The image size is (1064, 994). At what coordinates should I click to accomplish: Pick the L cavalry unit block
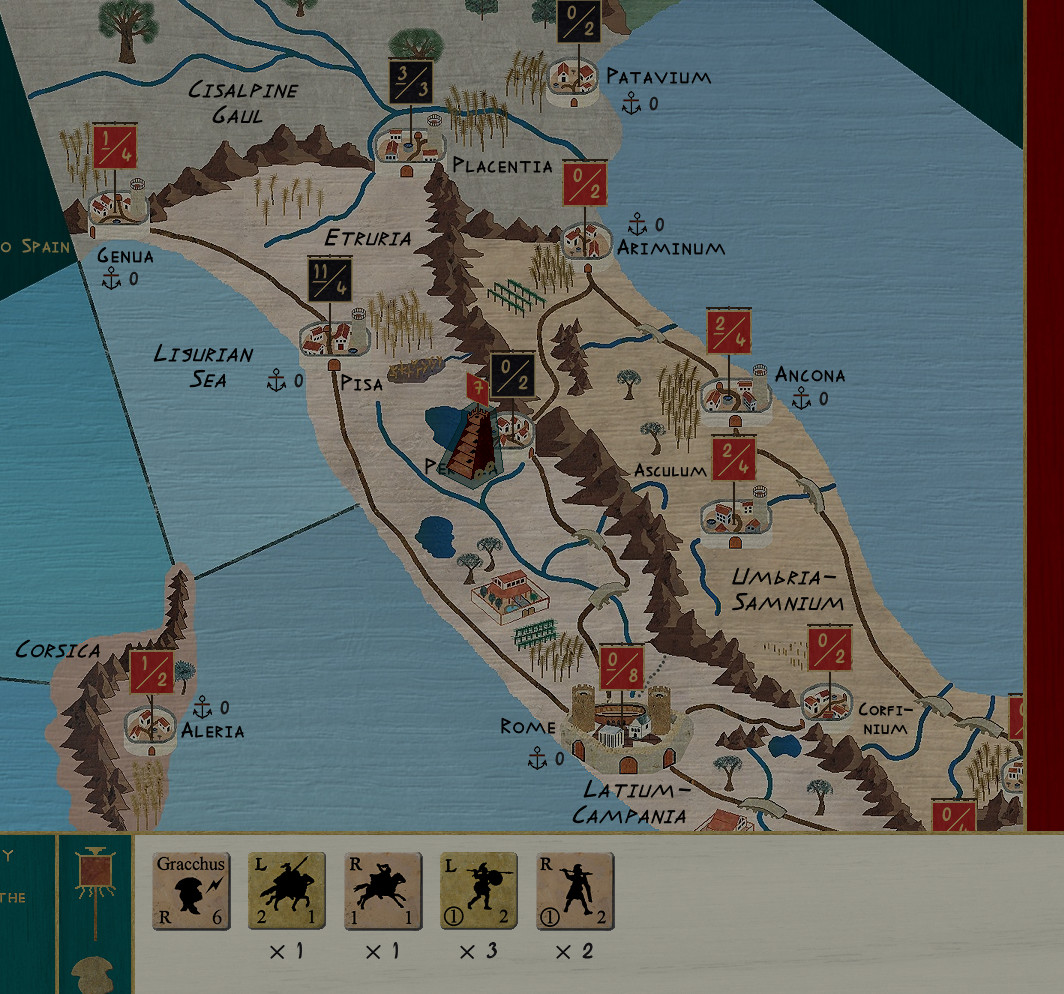pyautogui.click(x=287, y=891)
